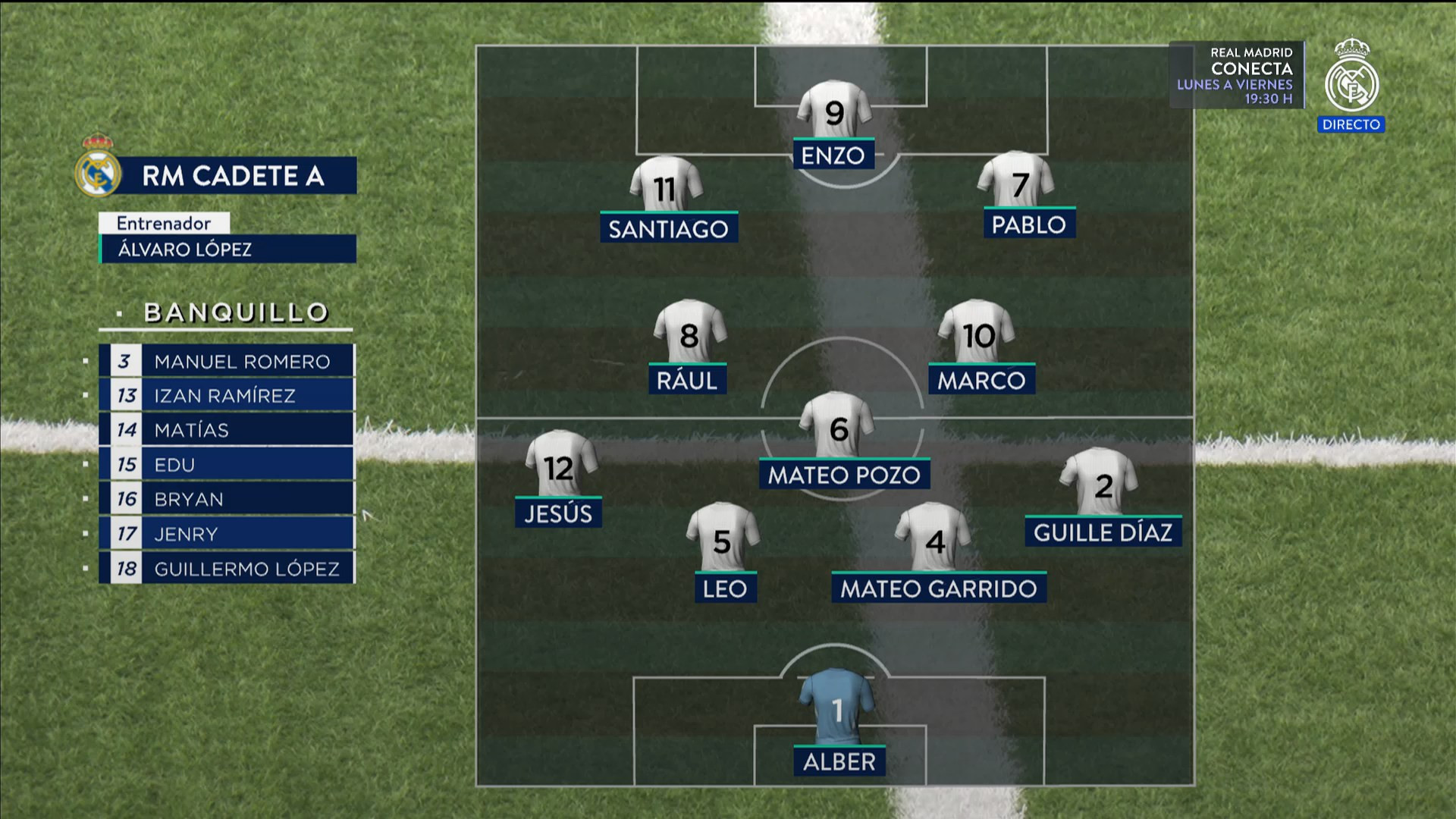The image size is (1456, 819).
Task: Select Manuel Romero in the bench list
Action: (227, 362)
